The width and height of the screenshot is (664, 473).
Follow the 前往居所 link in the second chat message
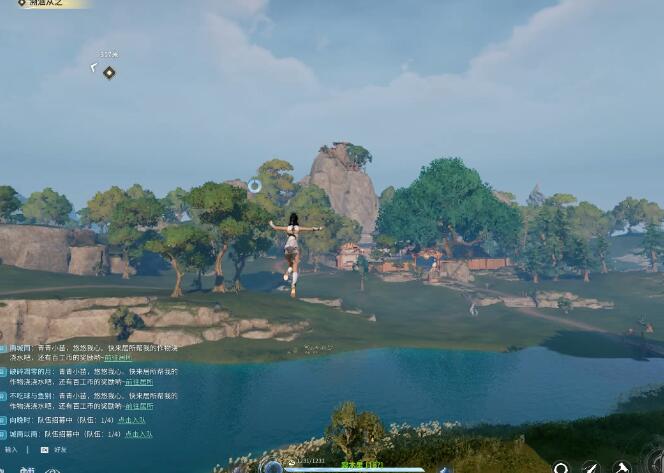click(x=139, y=383)
